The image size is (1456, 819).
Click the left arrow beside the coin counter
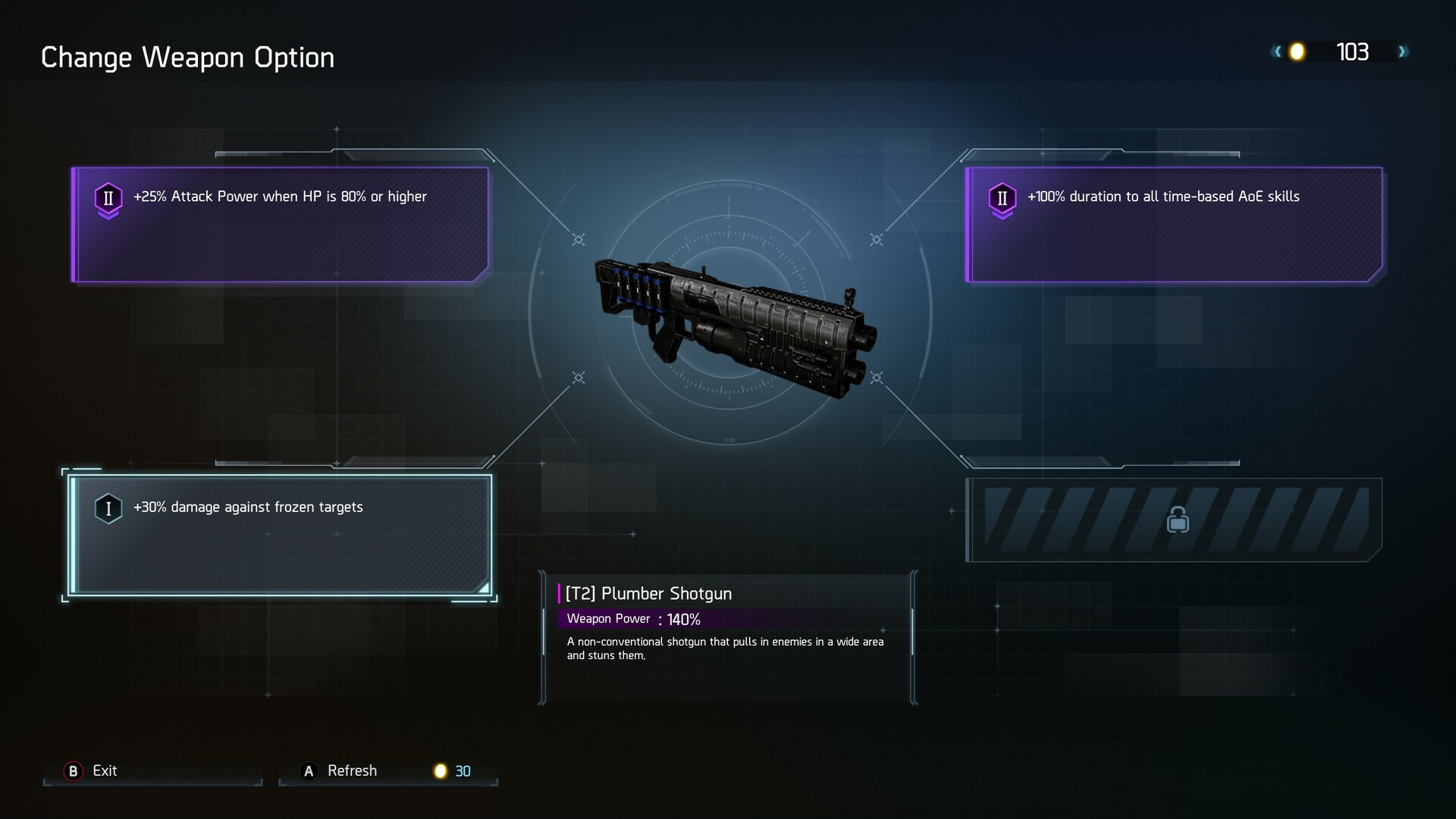(1277, 52)
